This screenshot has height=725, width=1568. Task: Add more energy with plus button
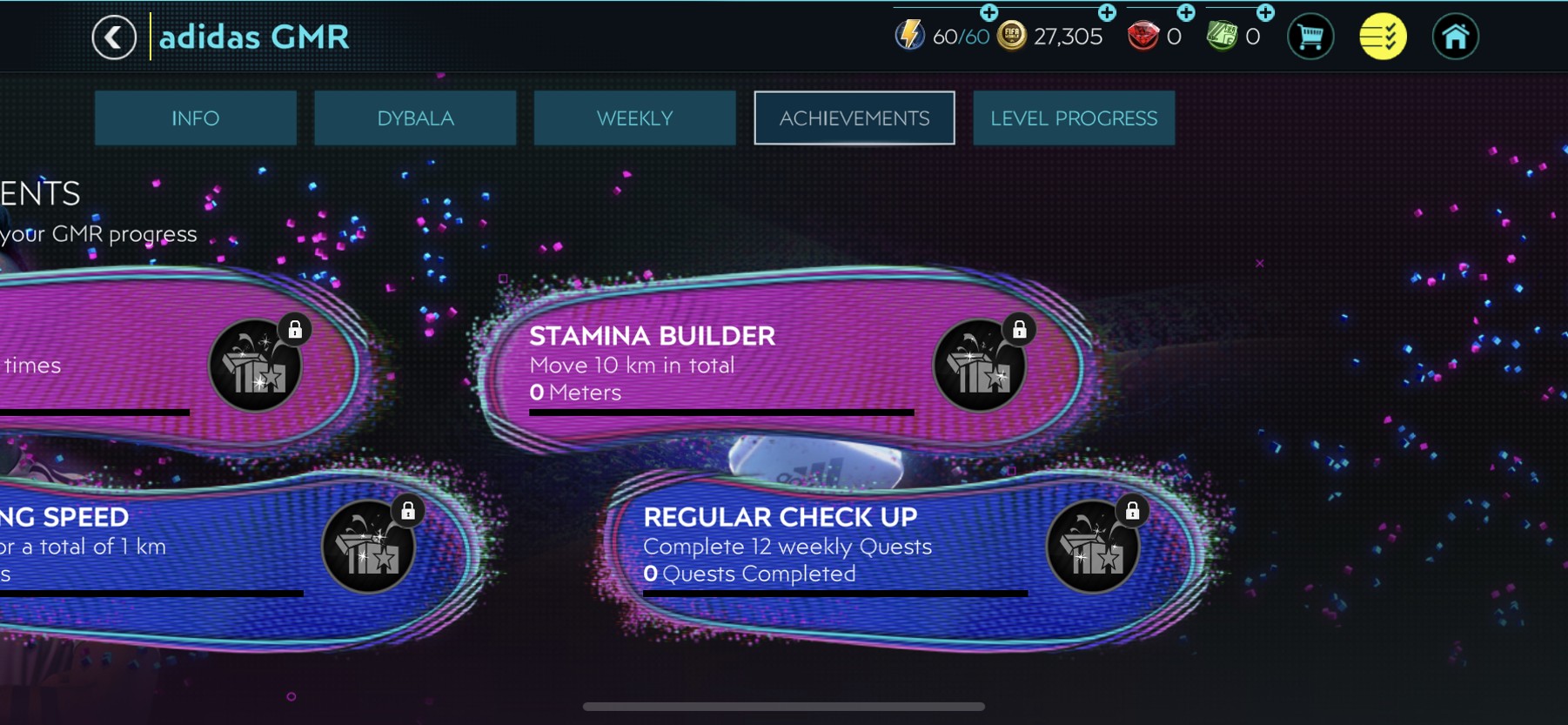pos(988,12)
